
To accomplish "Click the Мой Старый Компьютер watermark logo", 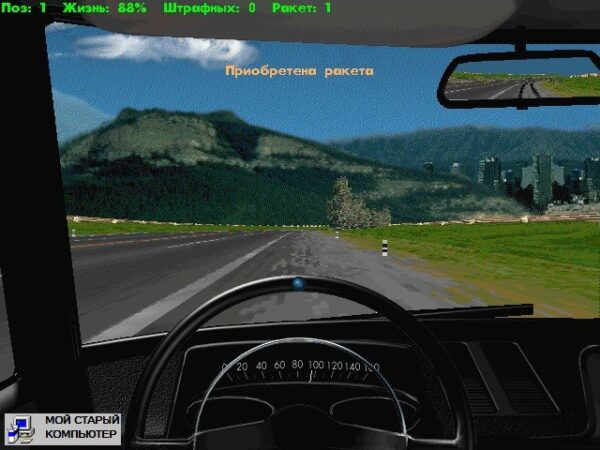I will point(63,428).
